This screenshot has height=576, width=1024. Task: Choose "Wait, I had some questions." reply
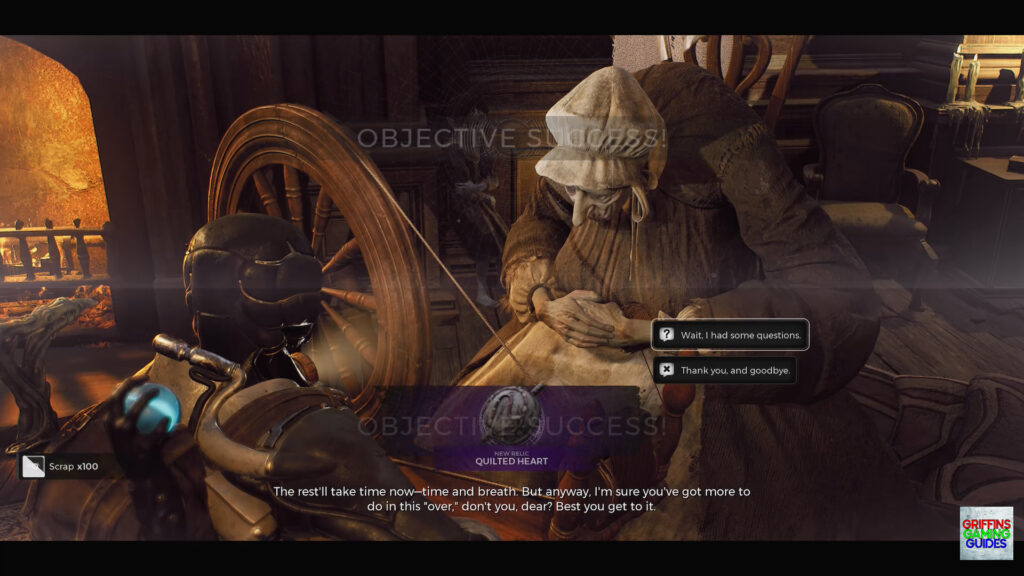(x=730, y=335)
